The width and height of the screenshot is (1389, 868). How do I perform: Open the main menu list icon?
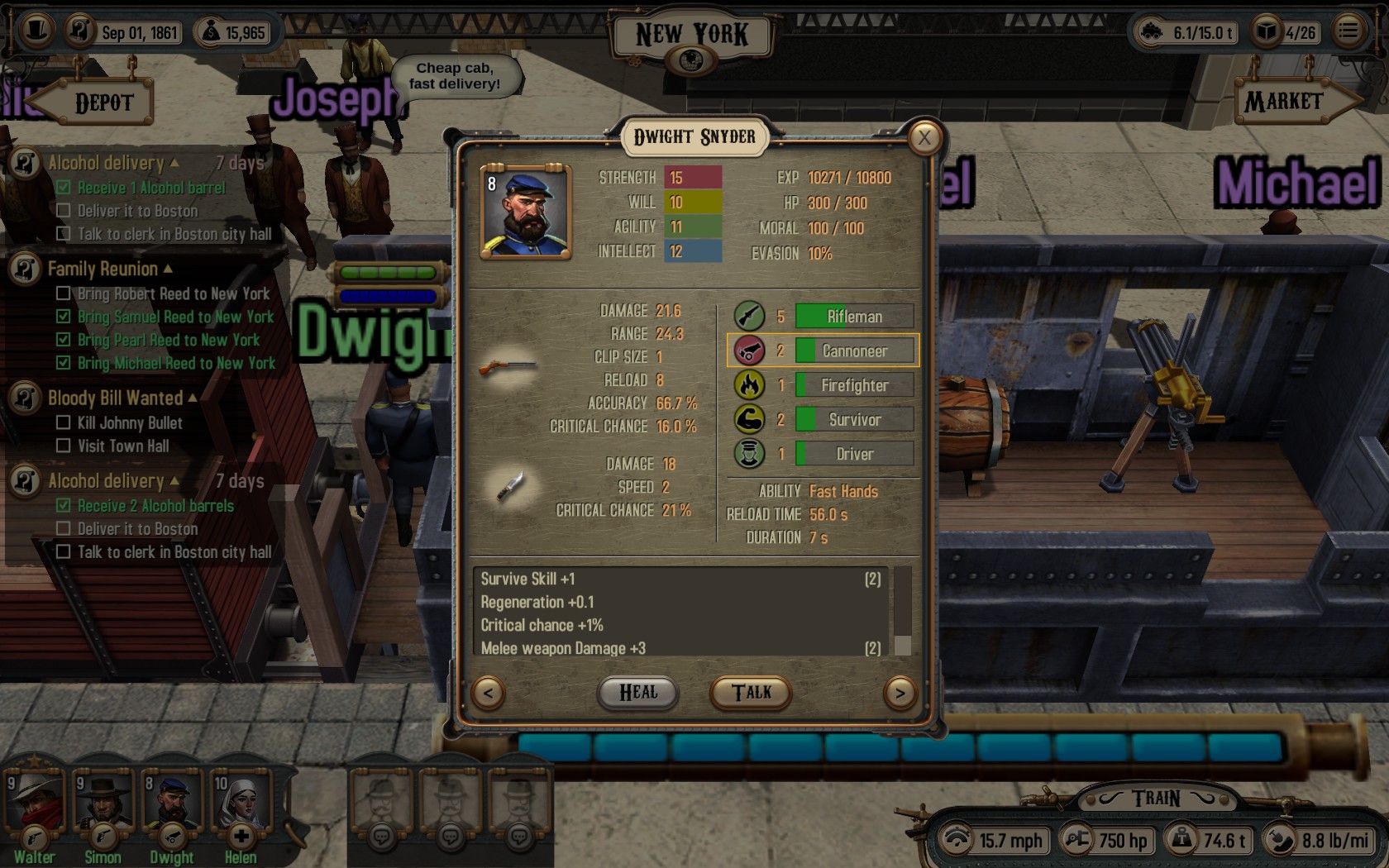(1348, 31)
